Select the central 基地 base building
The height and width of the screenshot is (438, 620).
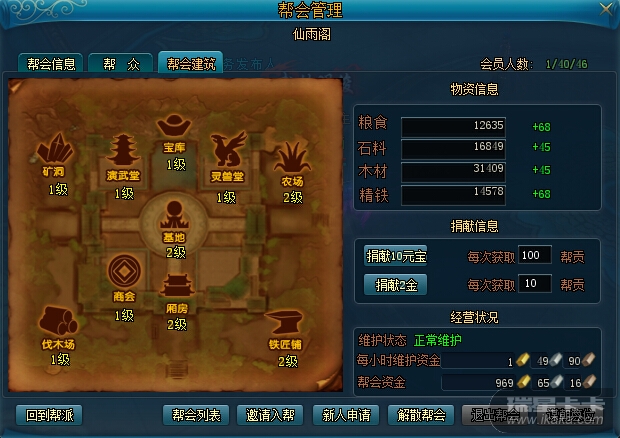(x=174, y=217)
